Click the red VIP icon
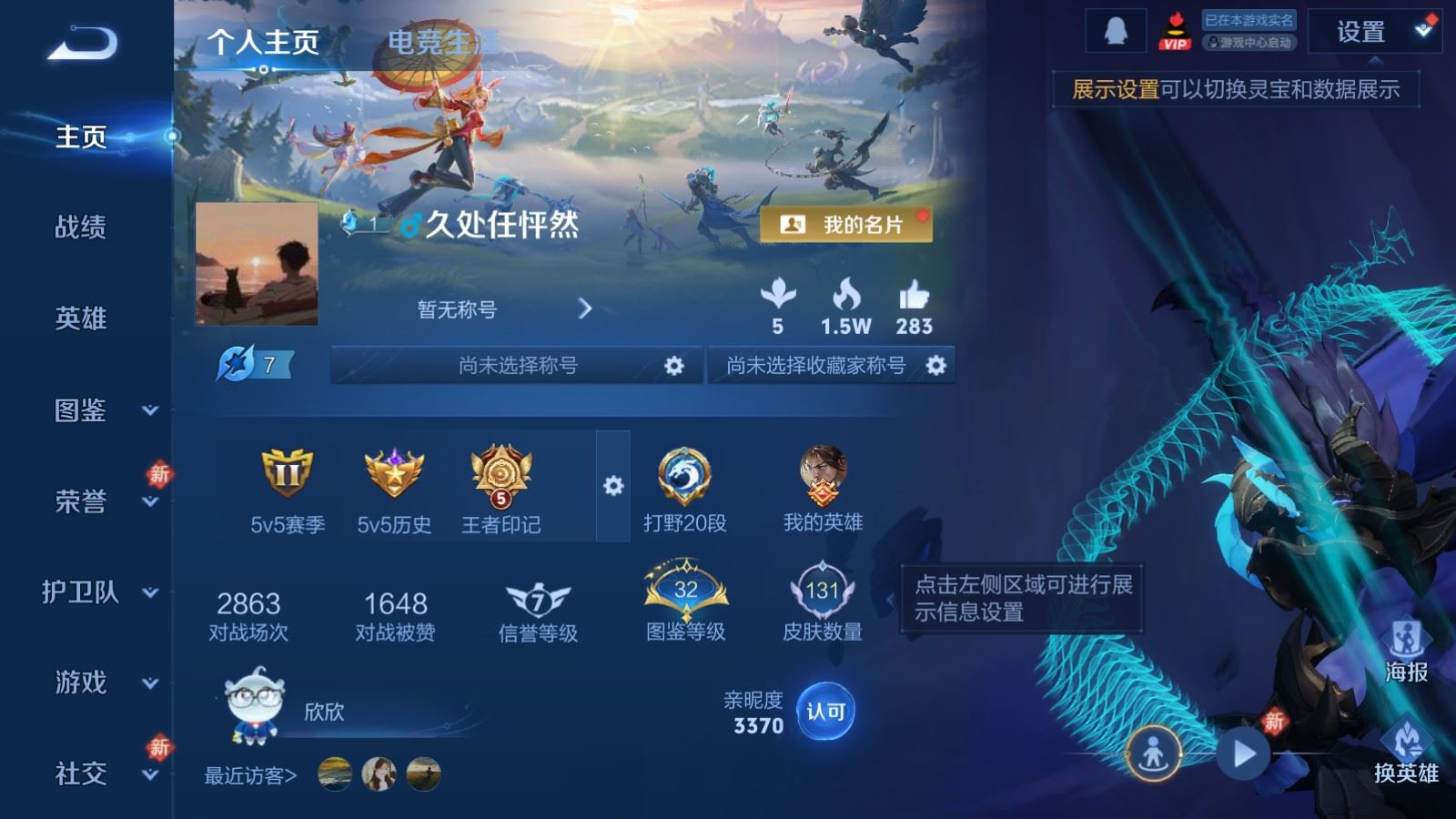 (x=1174, y=30)
